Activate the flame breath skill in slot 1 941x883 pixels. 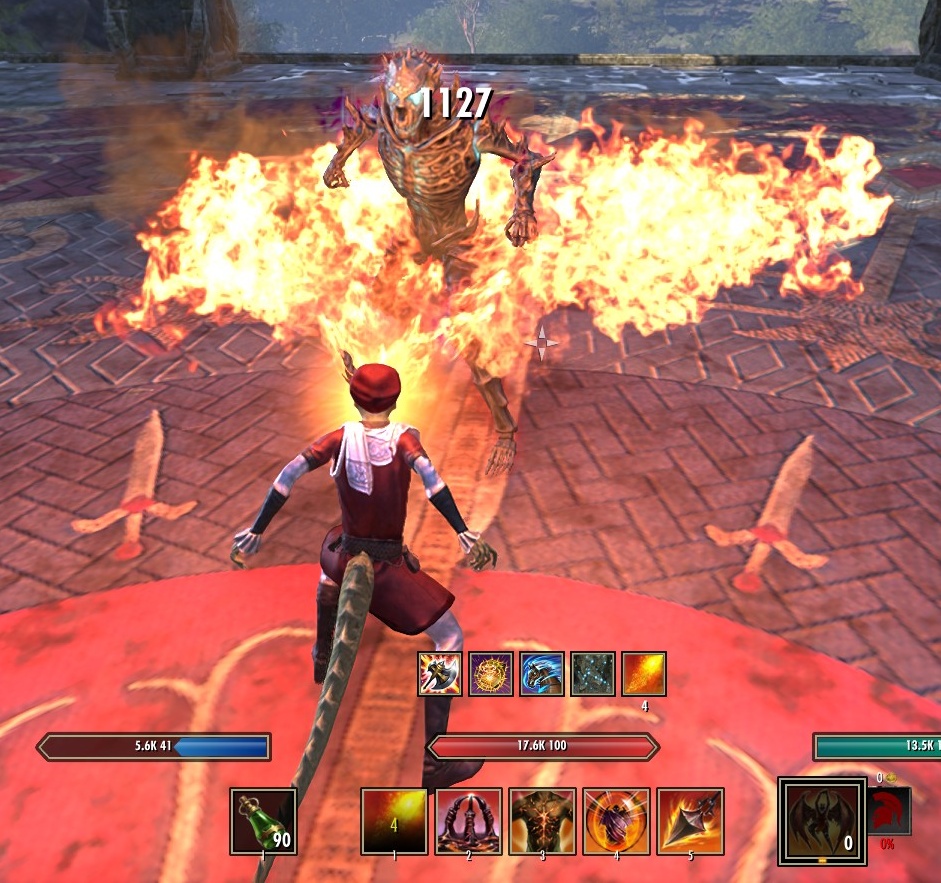[394, 821]
